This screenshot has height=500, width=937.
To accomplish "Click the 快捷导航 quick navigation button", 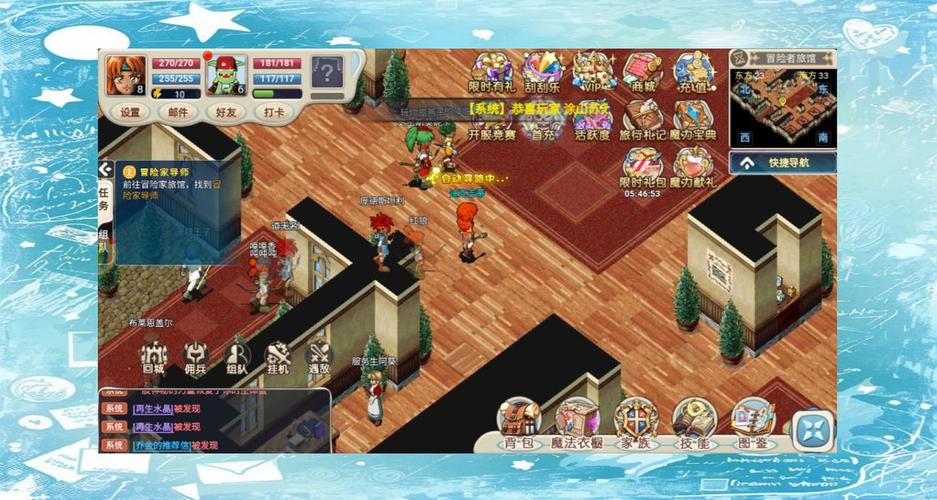I will 783,162.
